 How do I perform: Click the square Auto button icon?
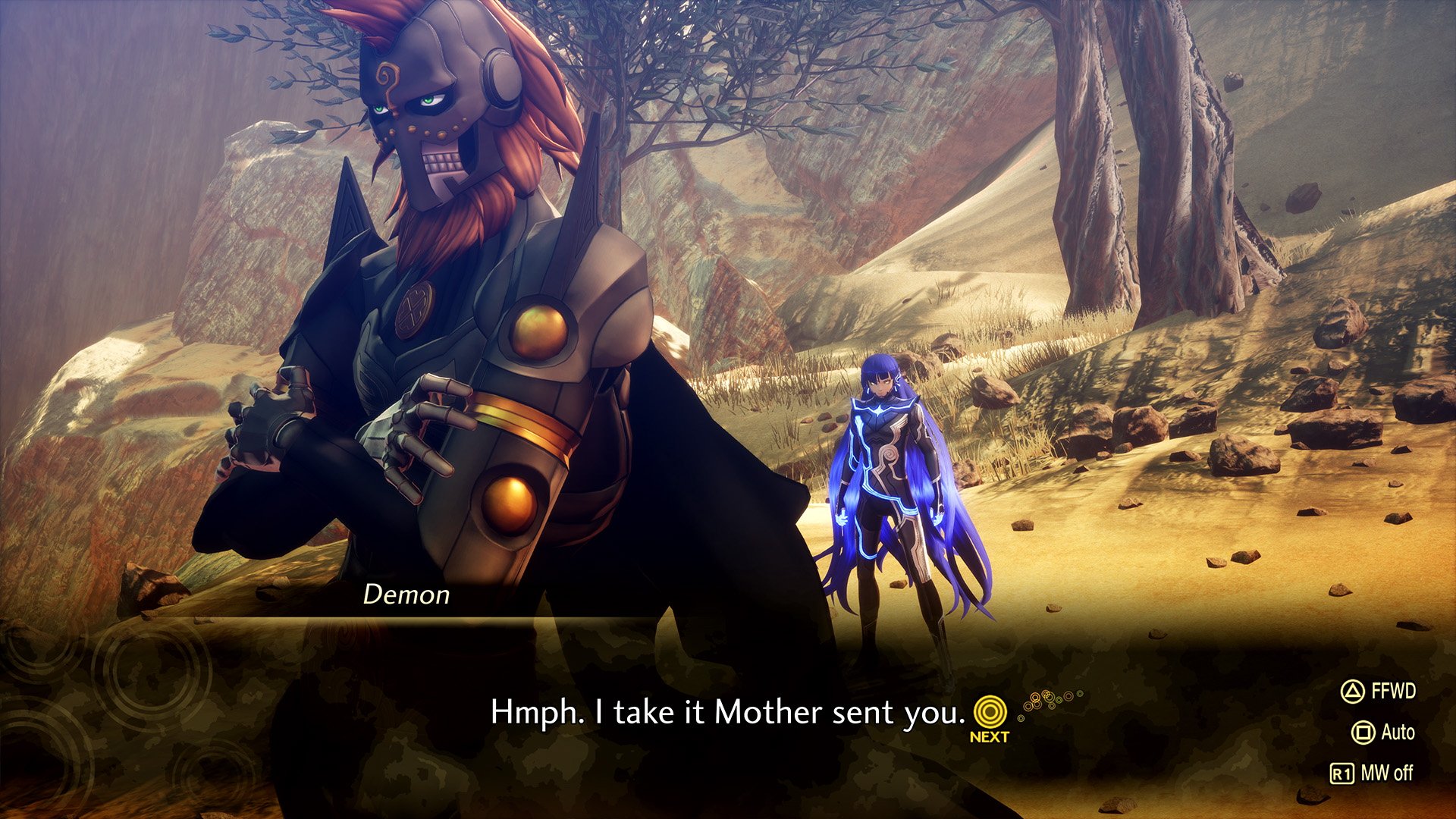pos(1363,731)
